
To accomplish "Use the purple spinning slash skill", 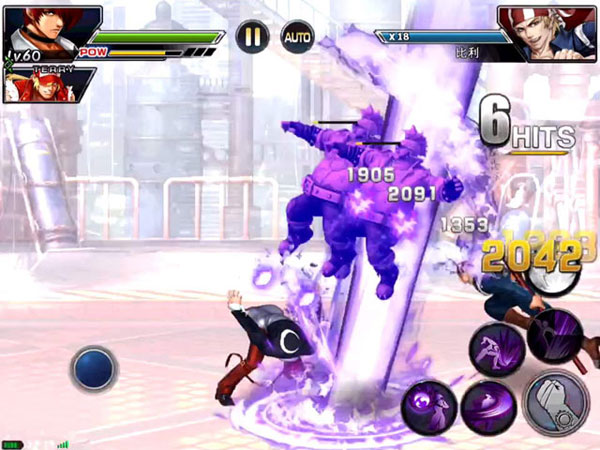I will [x=487, y=408].
